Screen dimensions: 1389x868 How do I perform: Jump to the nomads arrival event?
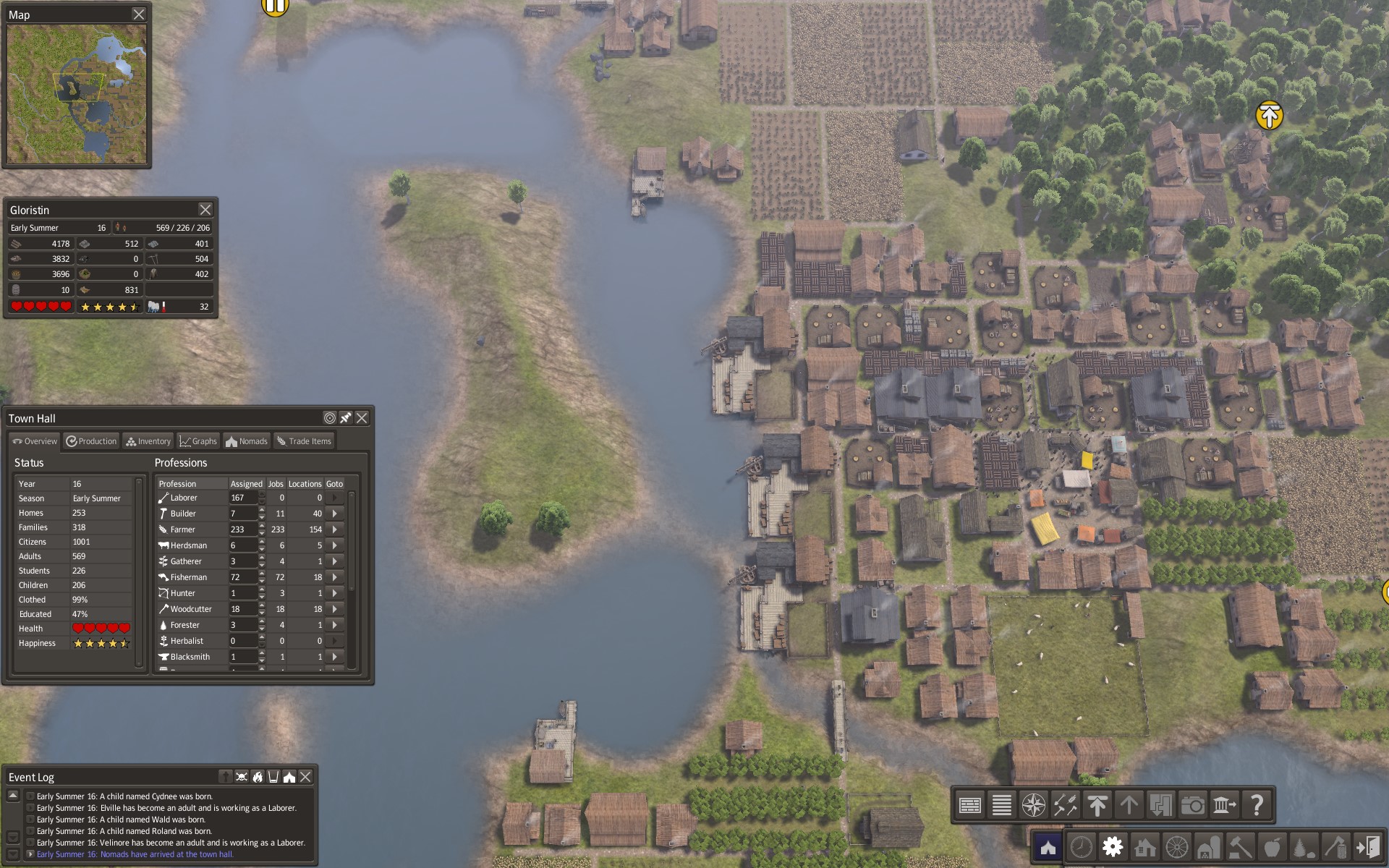(135, 854)
